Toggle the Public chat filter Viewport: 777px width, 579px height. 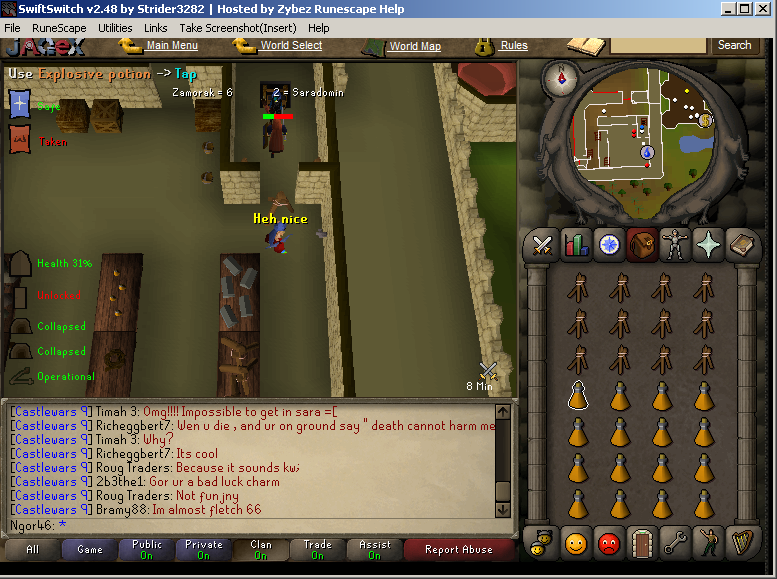tap(147, 549)
